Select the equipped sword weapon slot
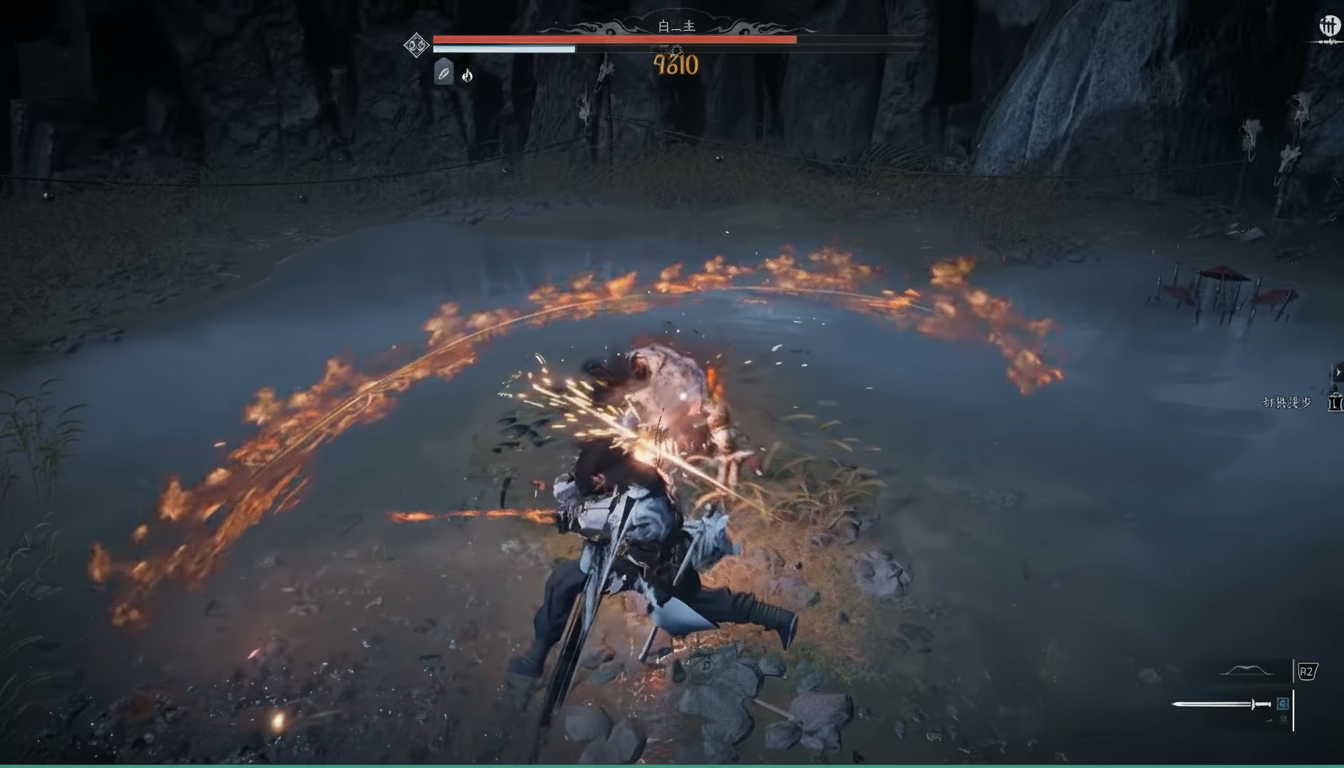The width and height of the screenshot is (1344, 768). coord(1221,704)
